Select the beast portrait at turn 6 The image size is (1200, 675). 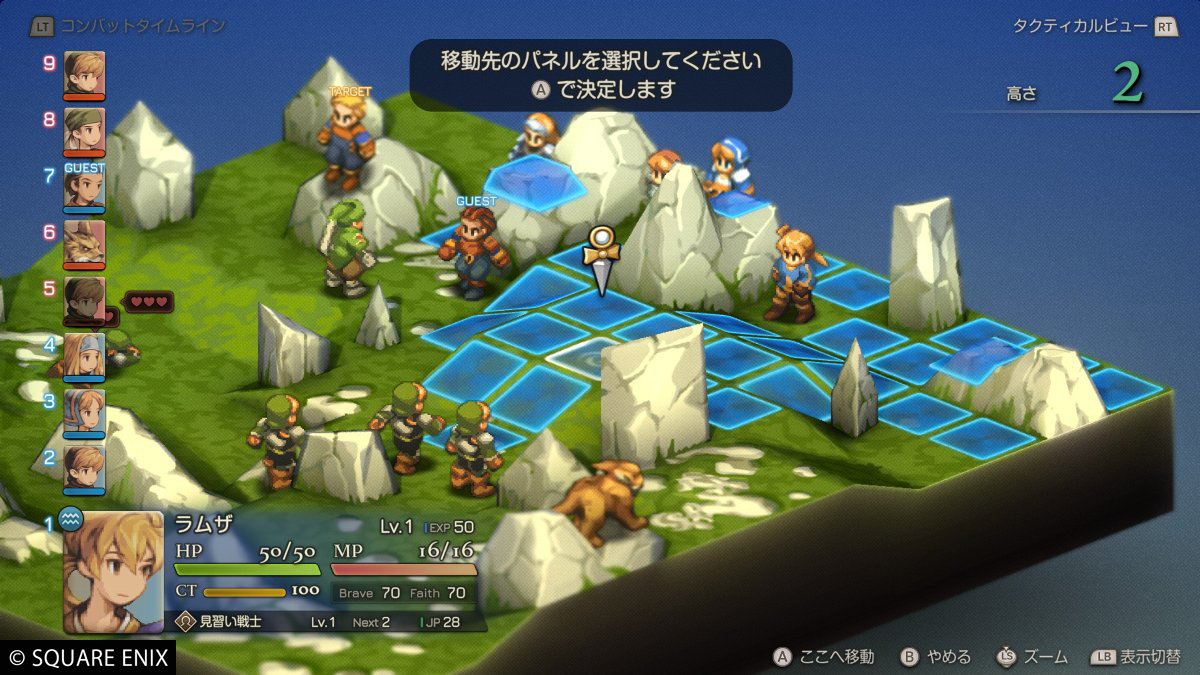(x=84, y=242)
